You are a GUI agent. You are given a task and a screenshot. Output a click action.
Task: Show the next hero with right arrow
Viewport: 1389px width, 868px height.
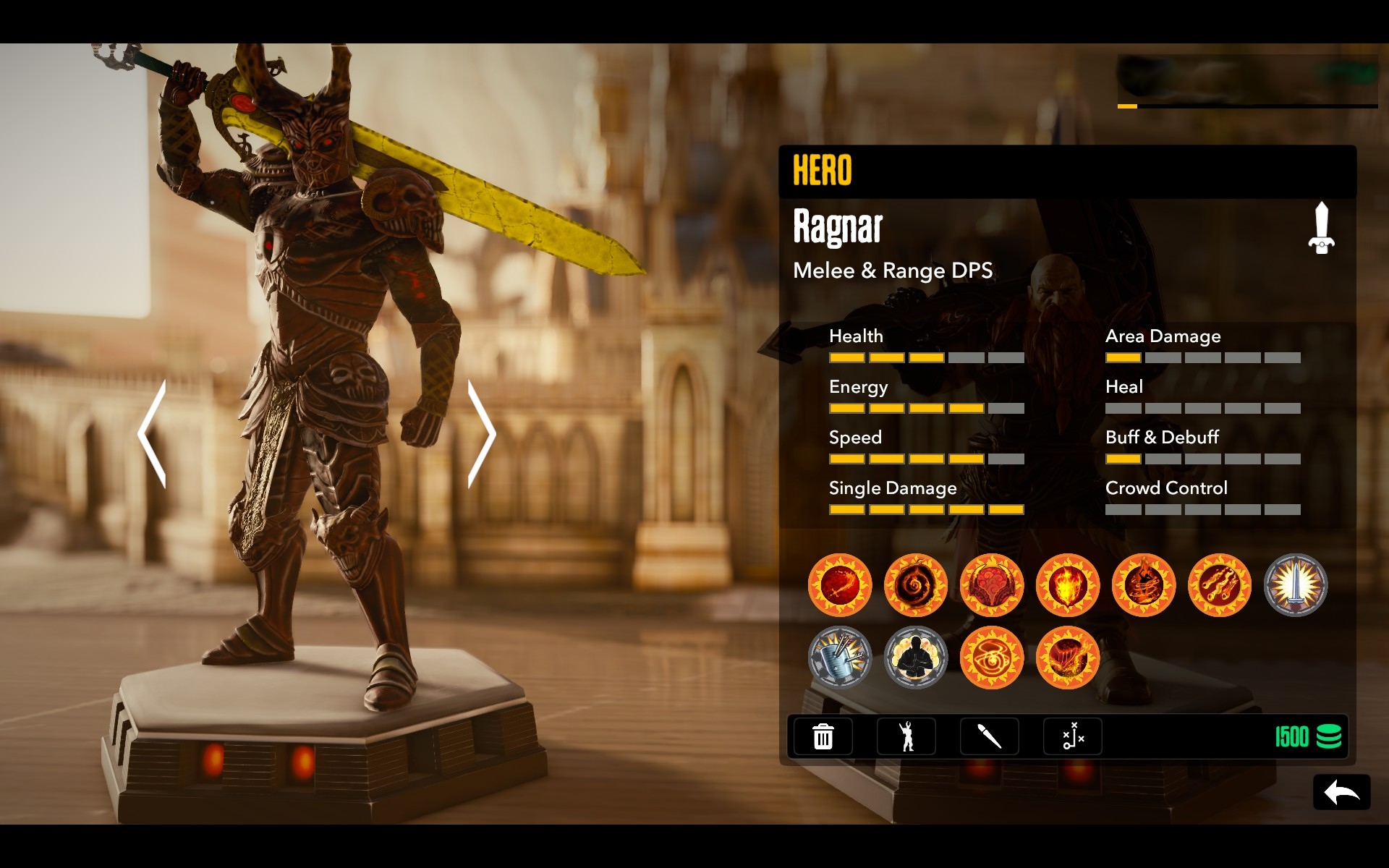coord(480,434)
